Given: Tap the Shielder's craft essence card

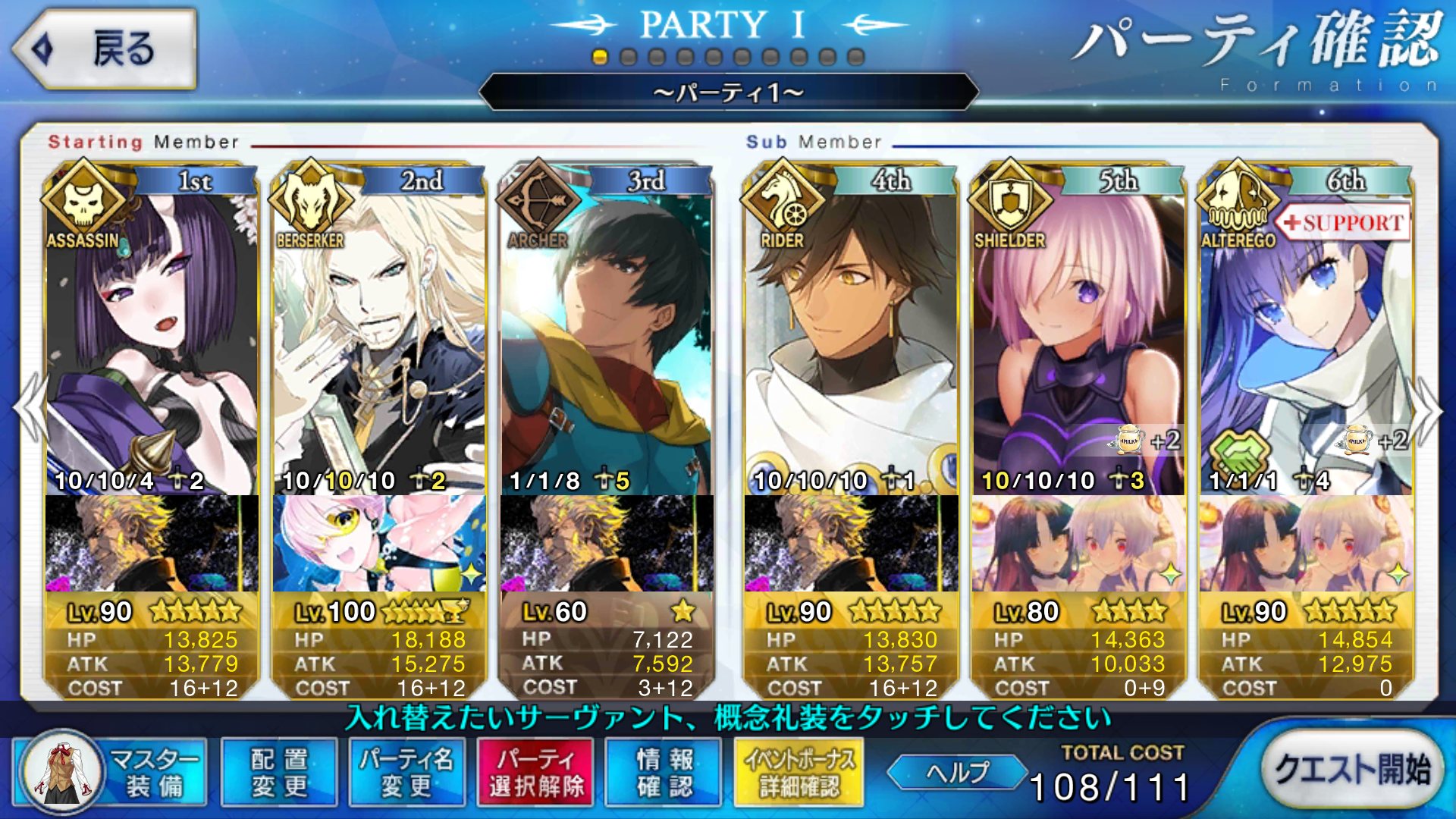Looking at the screenshot, I should (x=1078, y=543).
